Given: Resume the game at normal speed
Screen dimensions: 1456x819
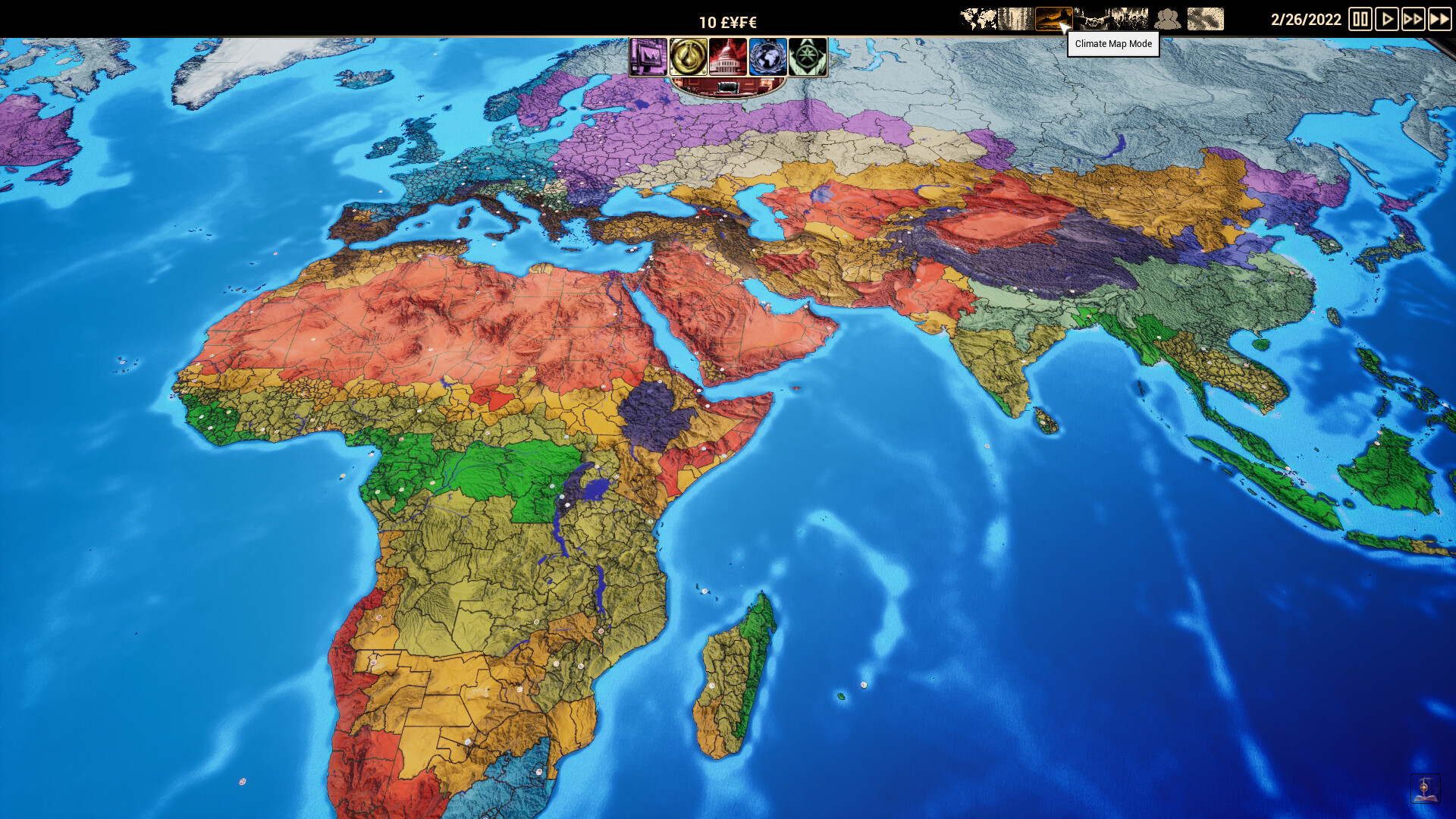Looking at the screenshot, I should [1388, 20].
